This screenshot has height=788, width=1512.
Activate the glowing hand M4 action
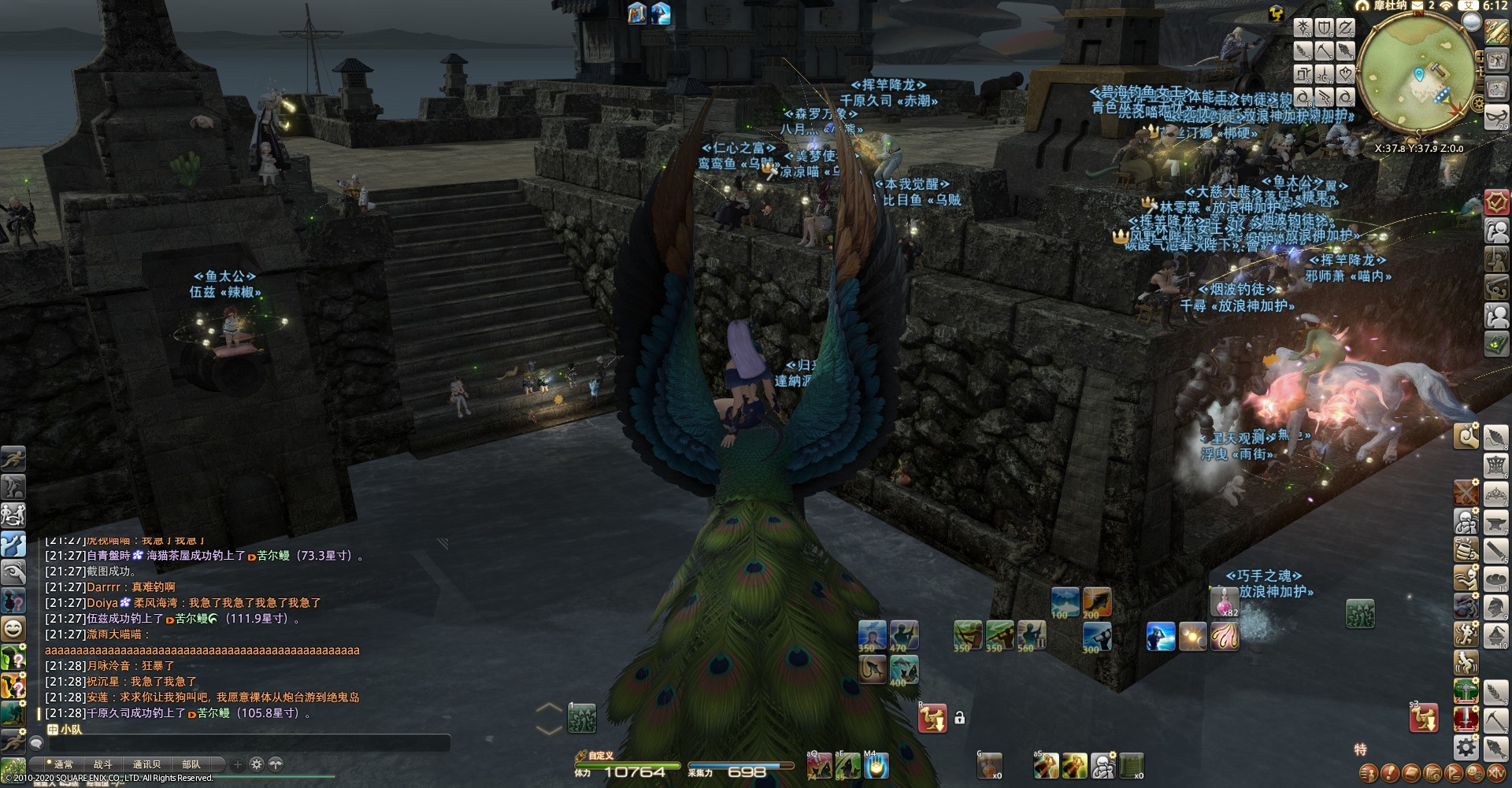(876, 765)
